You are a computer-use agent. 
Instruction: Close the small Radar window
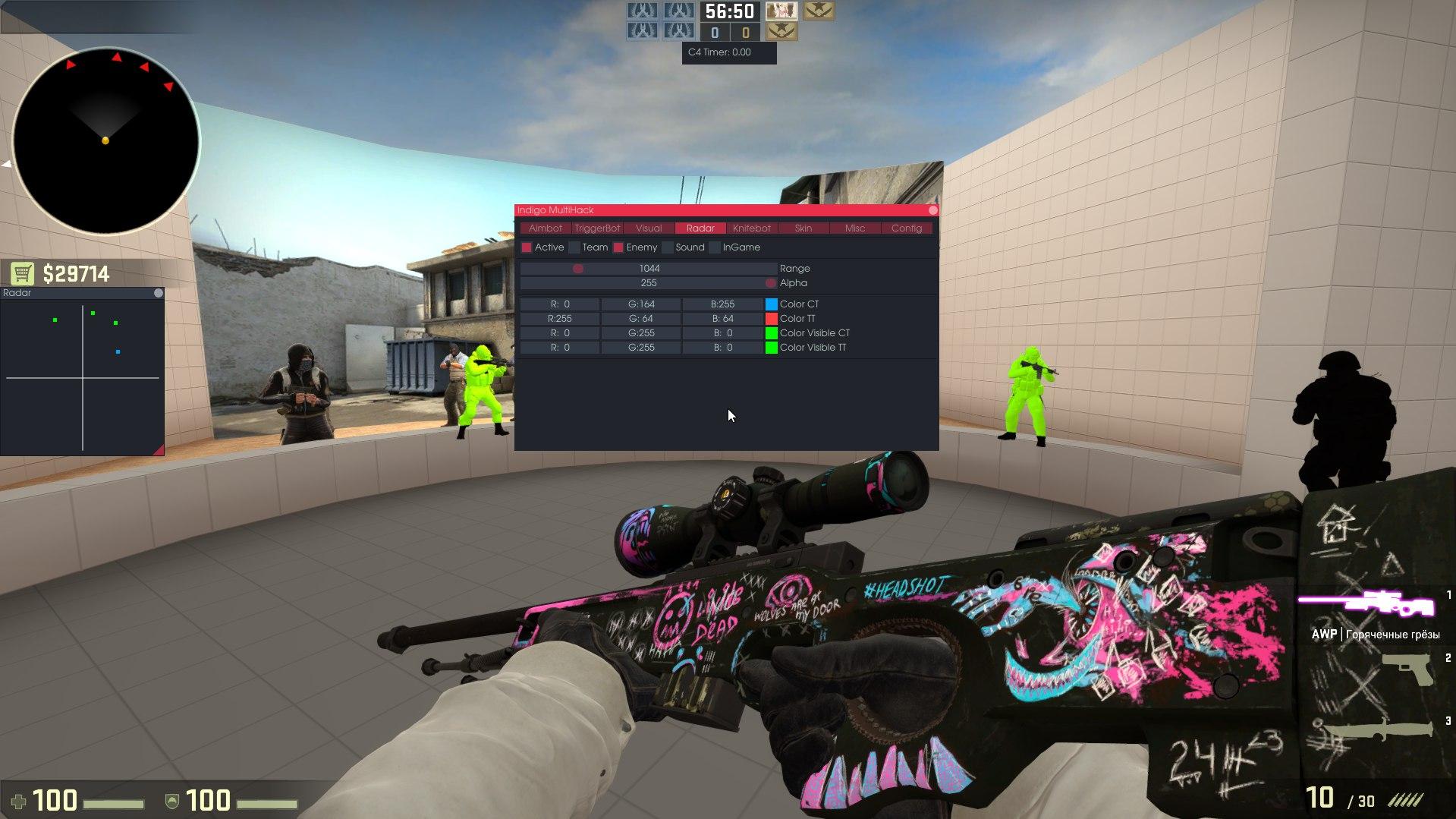pyautogui.click(x=158, y=293)
